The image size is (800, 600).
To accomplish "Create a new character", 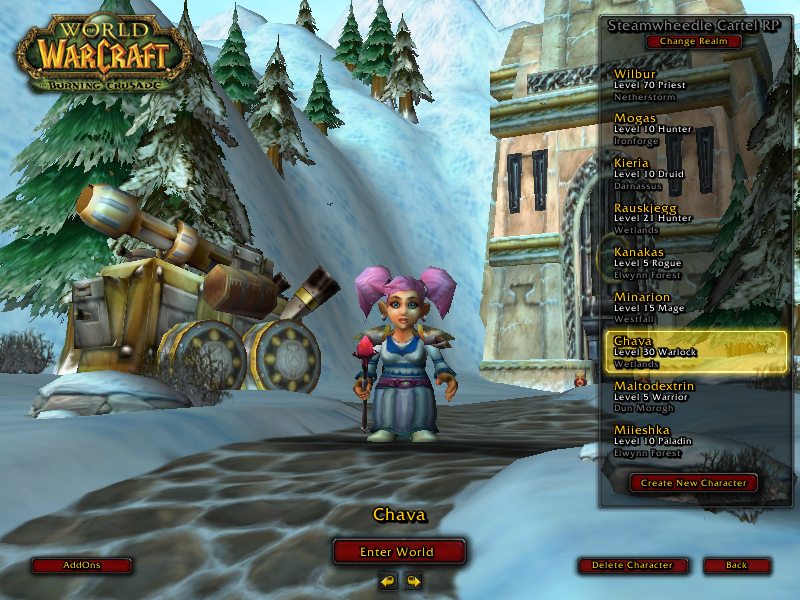I will point(694,483).
